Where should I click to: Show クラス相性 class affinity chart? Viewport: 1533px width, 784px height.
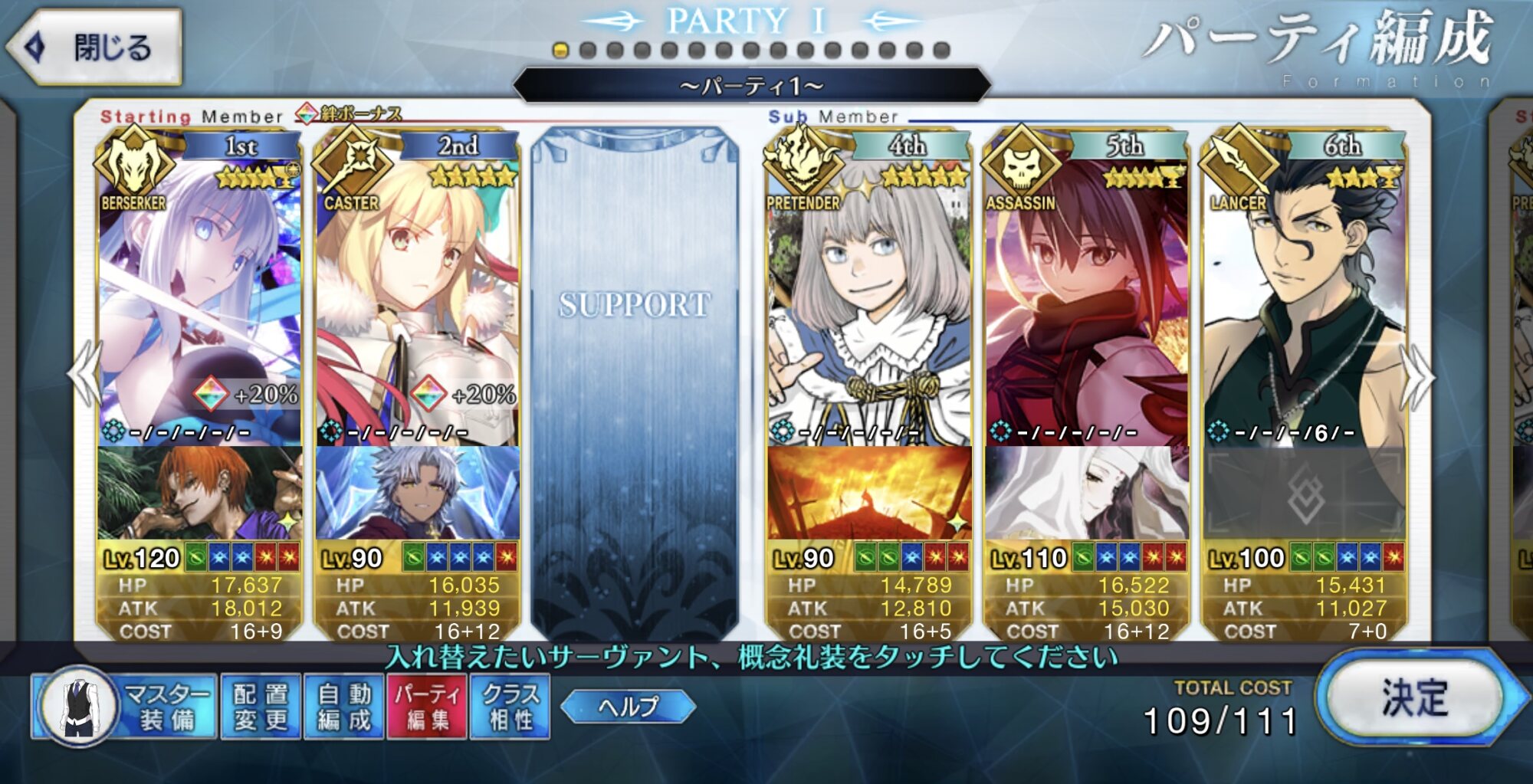(x=510, y=707)
